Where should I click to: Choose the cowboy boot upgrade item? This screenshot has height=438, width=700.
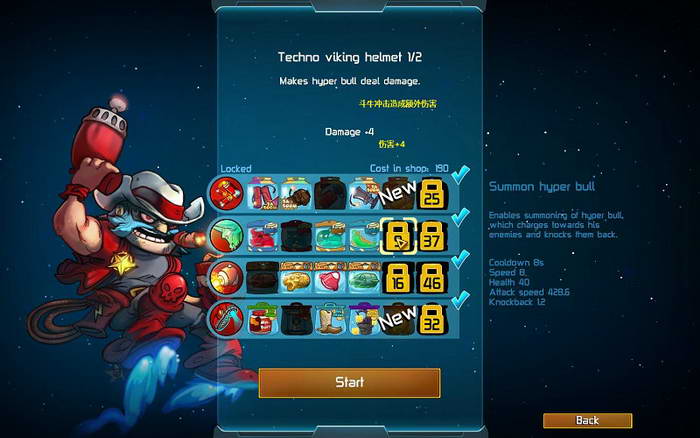[x=329, y=320]
